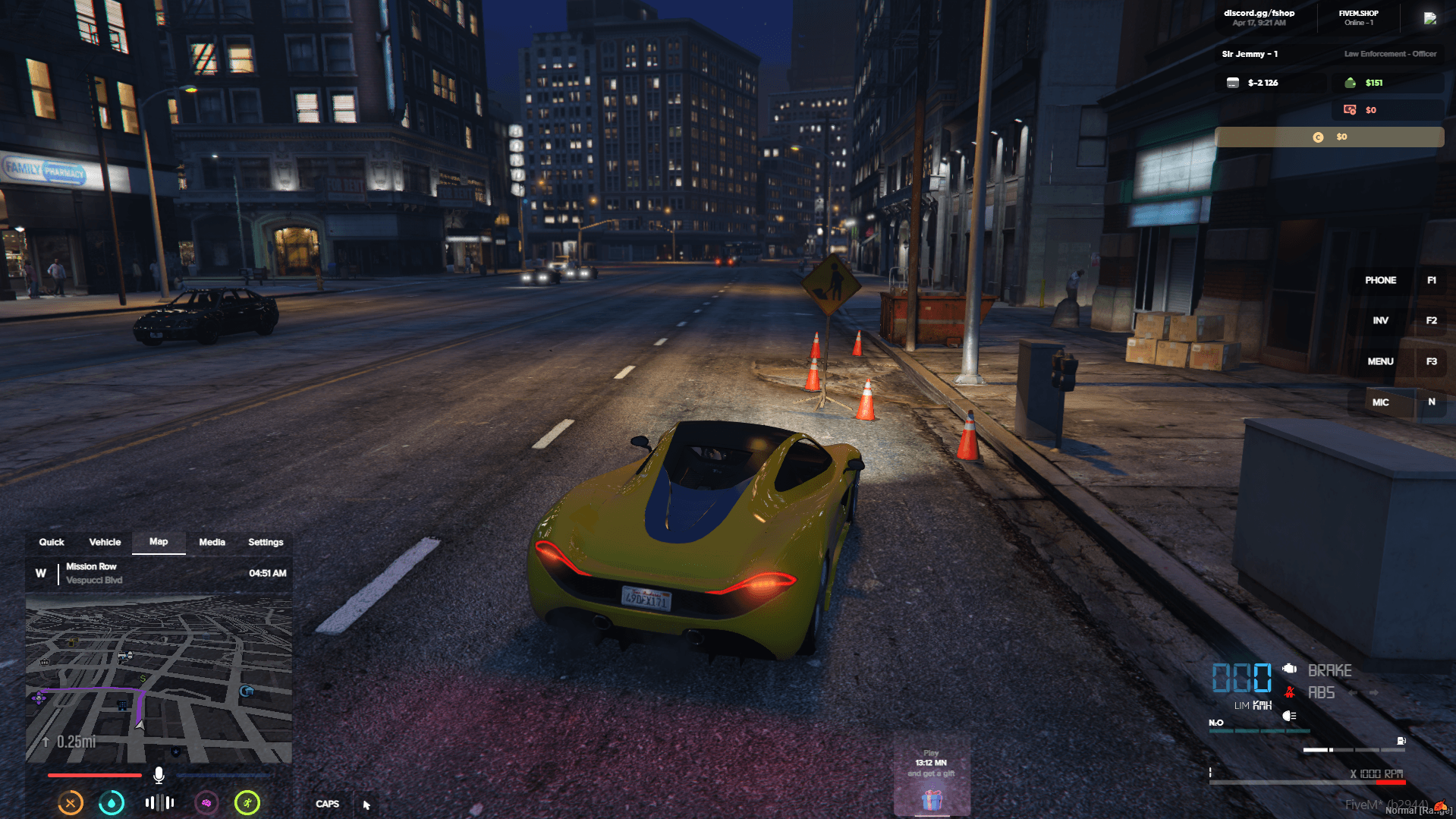This screenshot has height=819, width=1456.
Task: Toggle the headlight indicator on the dashboard HUD
Action: click(1288, 716)
